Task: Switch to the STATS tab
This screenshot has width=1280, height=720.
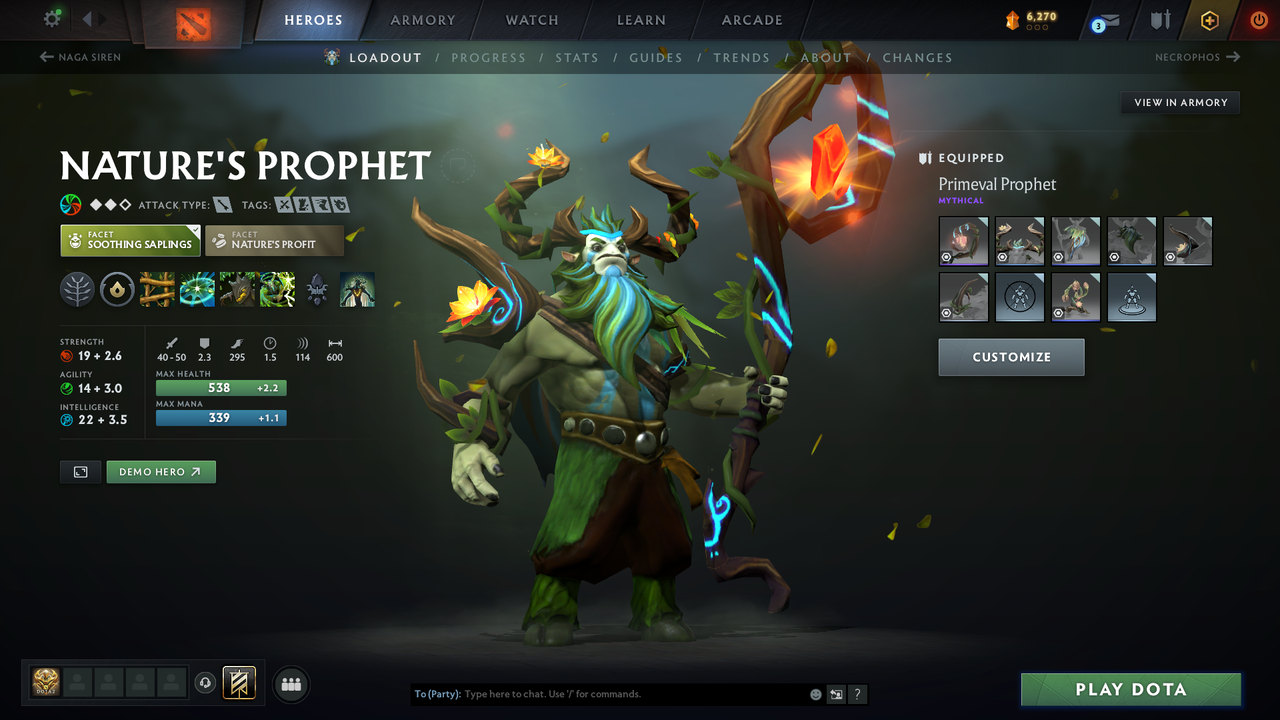Action: [577, 57]
